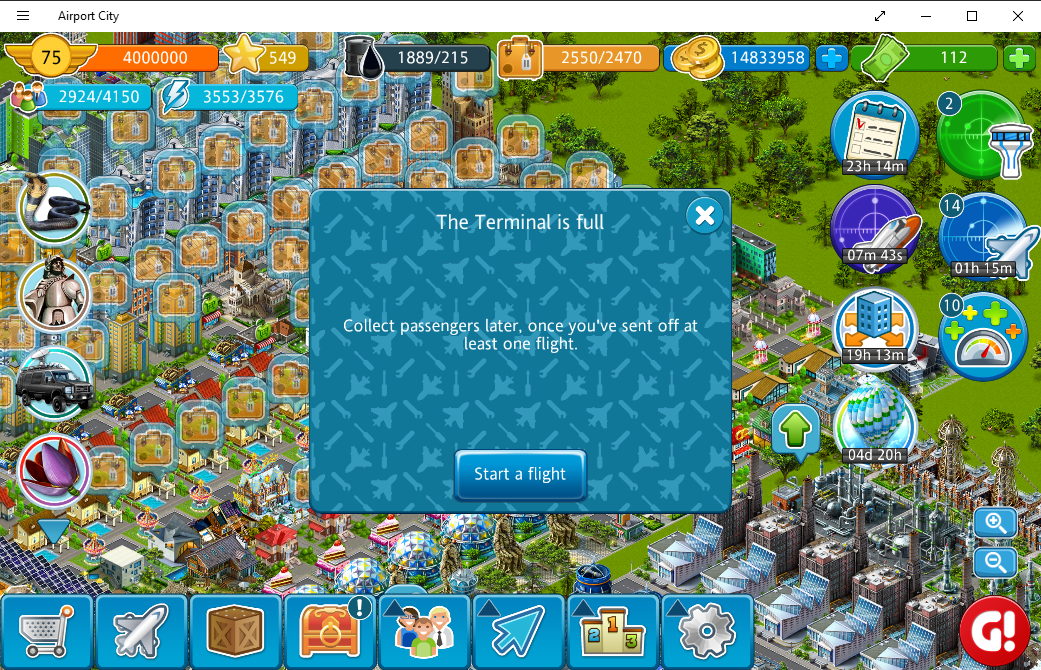The width and height of the screenshot is (1041, 670).
Task: Add more coins with blue plus
Action: tap(831, 58)
